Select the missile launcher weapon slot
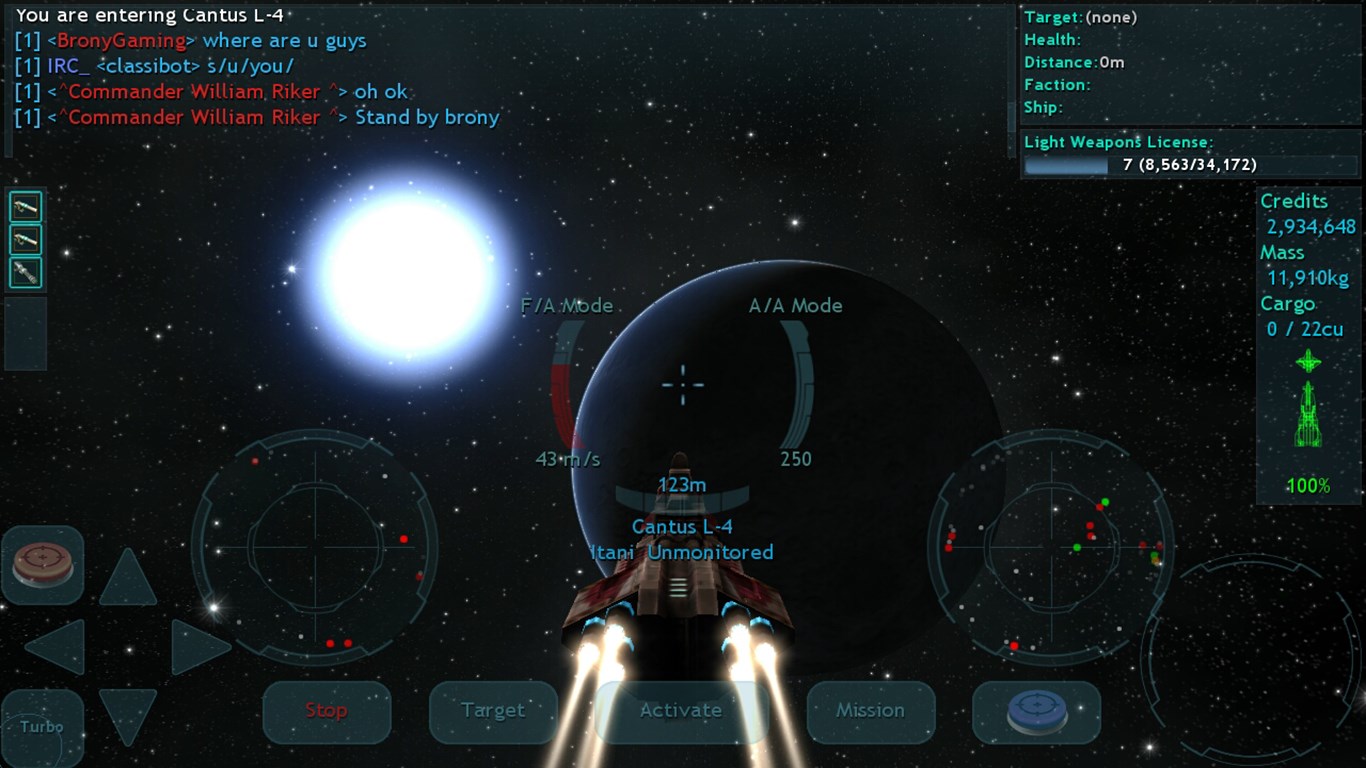This screenshot has height=768, width=1366. (25, 271)
